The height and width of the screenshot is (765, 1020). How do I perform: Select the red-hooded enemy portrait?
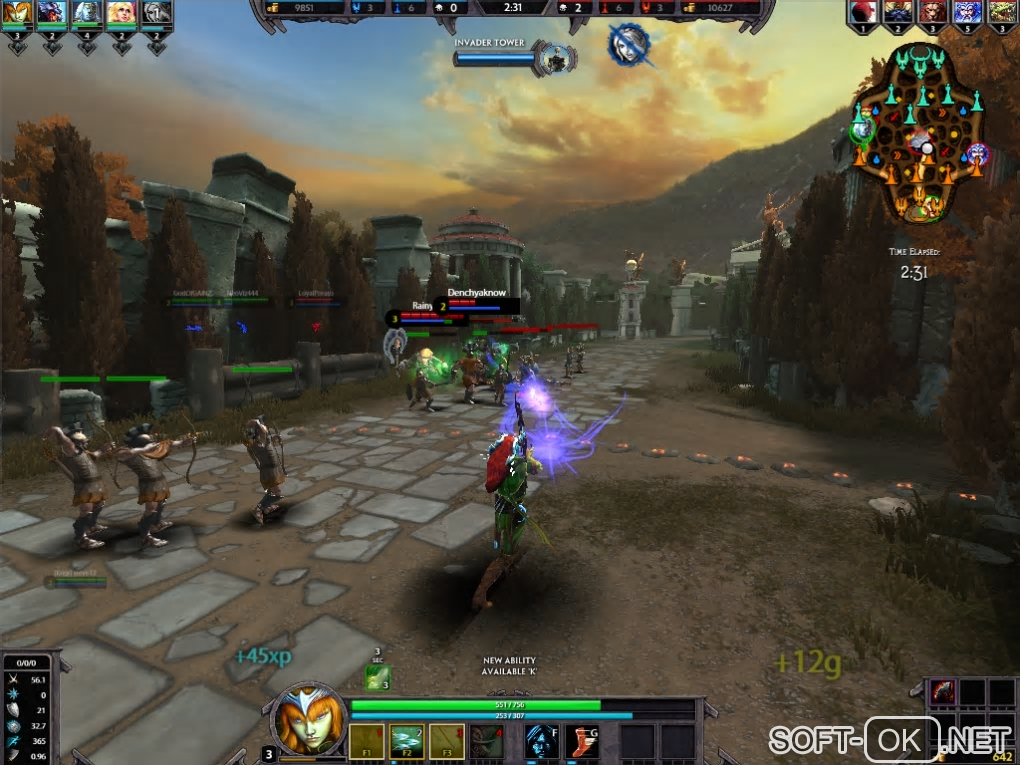(862, 12)
